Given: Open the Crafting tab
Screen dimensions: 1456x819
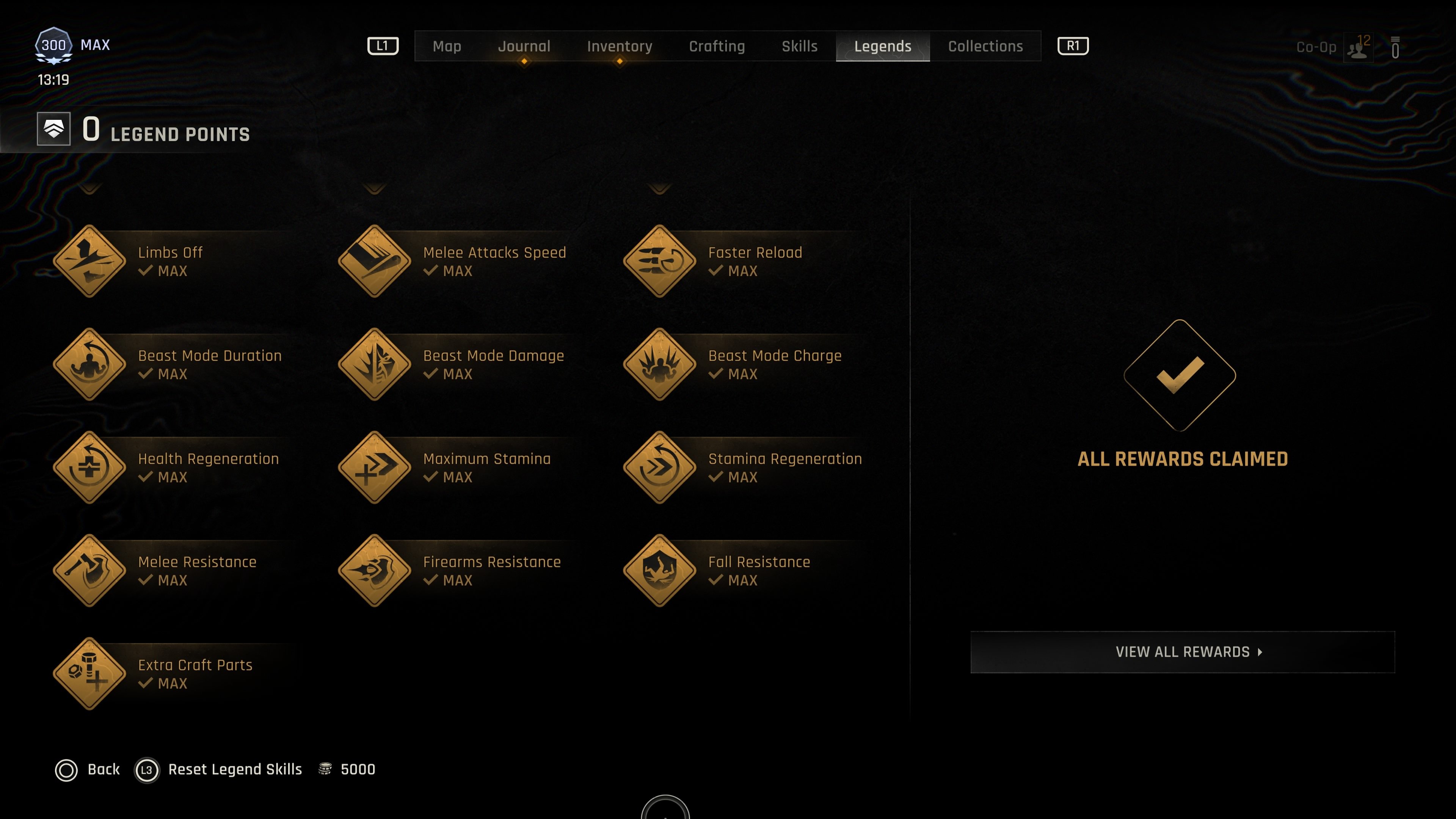Looking at the screenshot, I should [717, 46].
